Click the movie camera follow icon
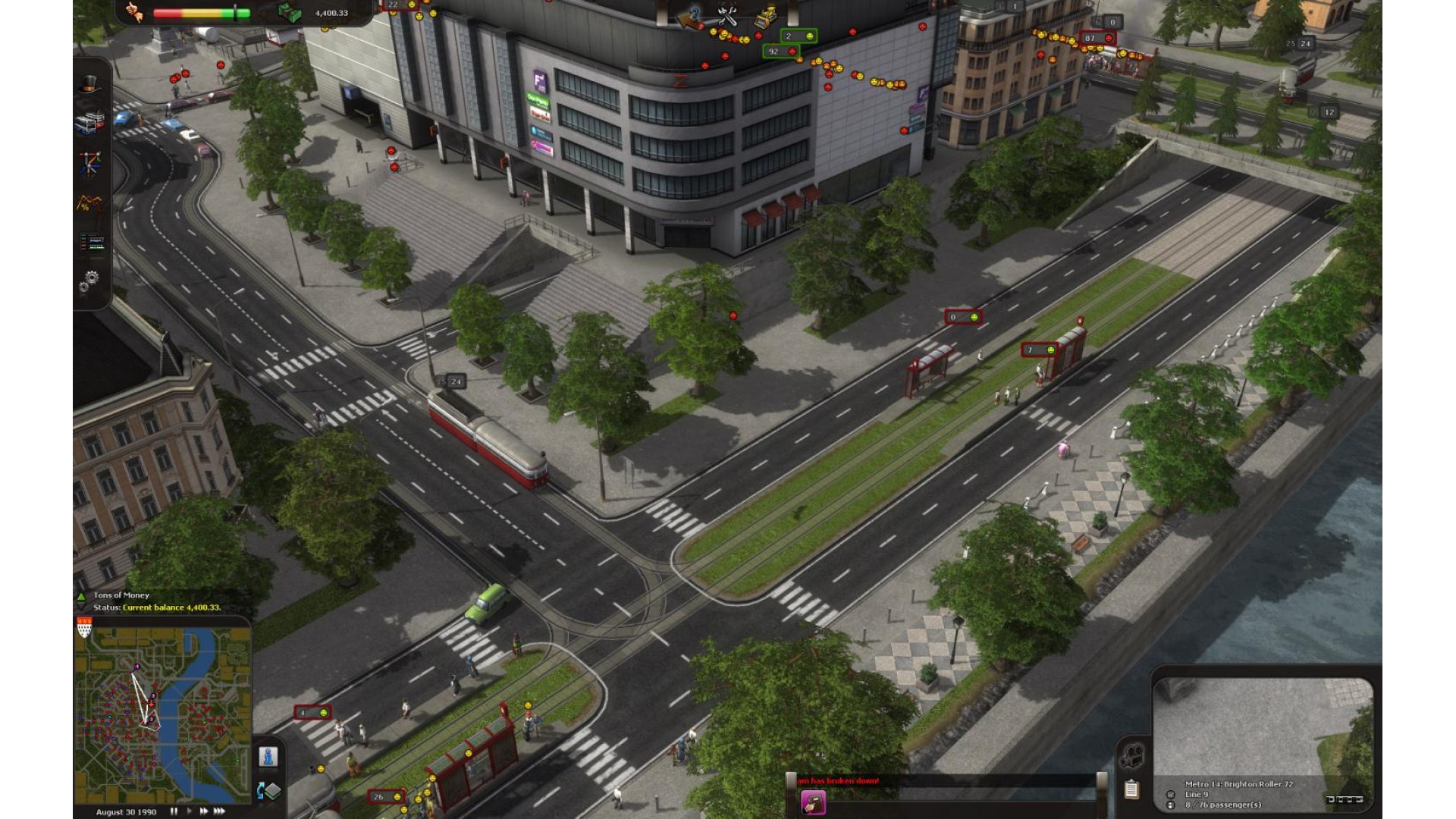The image size is (1456, 819). (1132, 755)
